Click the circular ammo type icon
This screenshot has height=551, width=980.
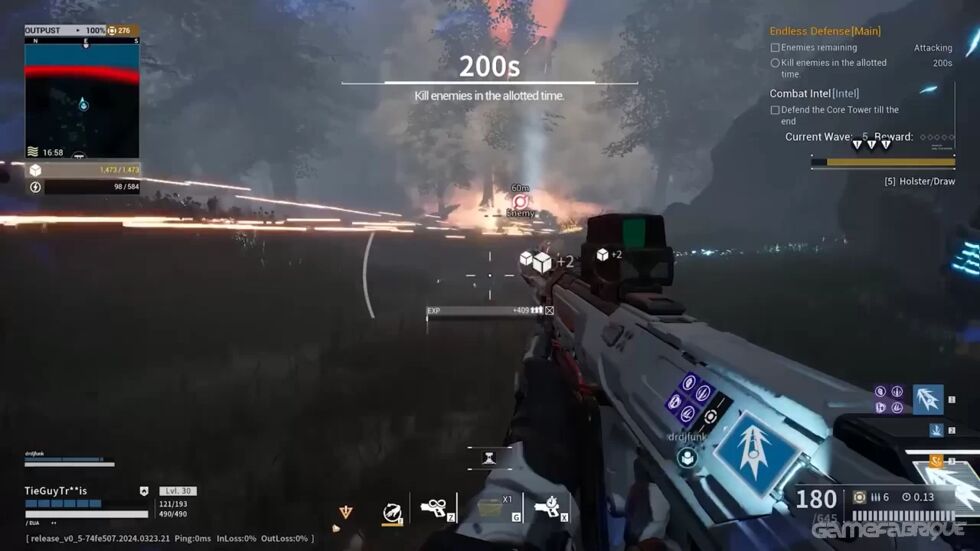tap(859, 497)
